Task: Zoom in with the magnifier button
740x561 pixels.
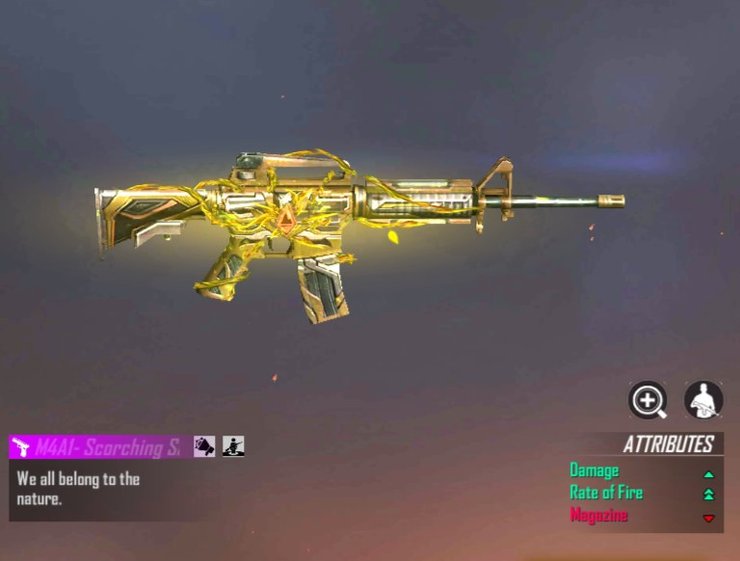Action: click(648, 400)
